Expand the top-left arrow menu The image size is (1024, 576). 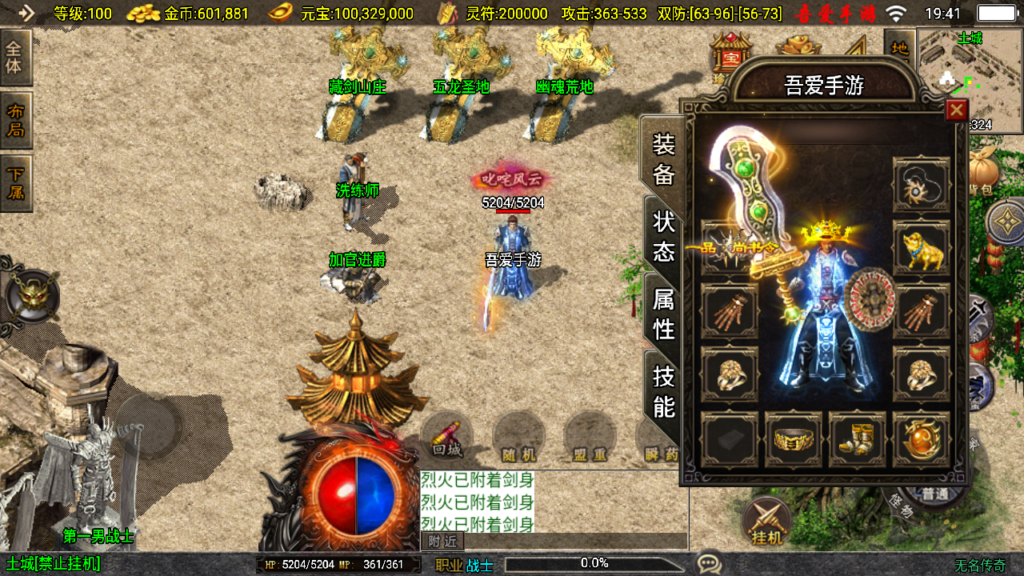pos(23,13)
